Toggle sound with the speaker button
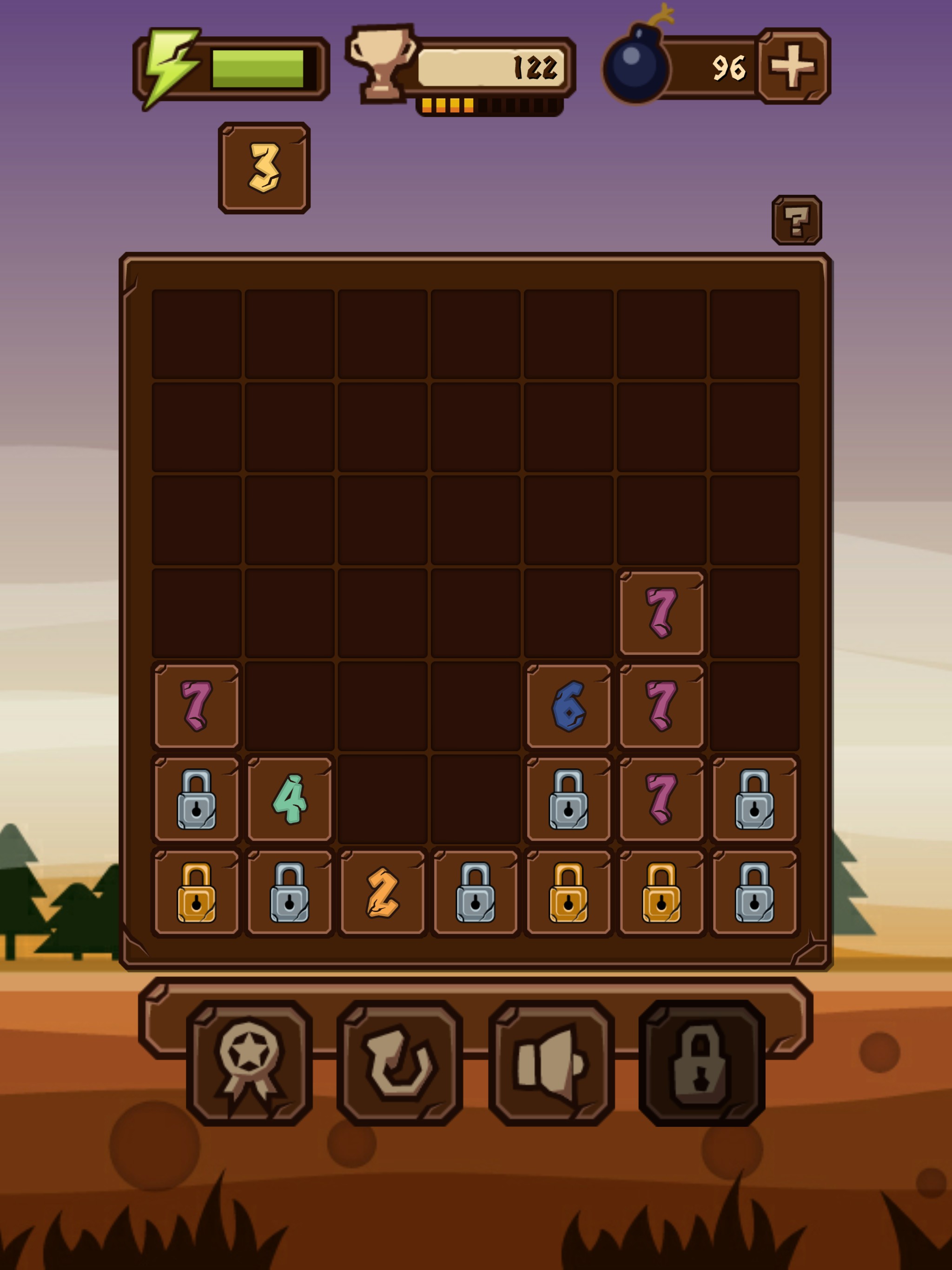This screenshot has height=1270, width=952. tap(551, 1063)
